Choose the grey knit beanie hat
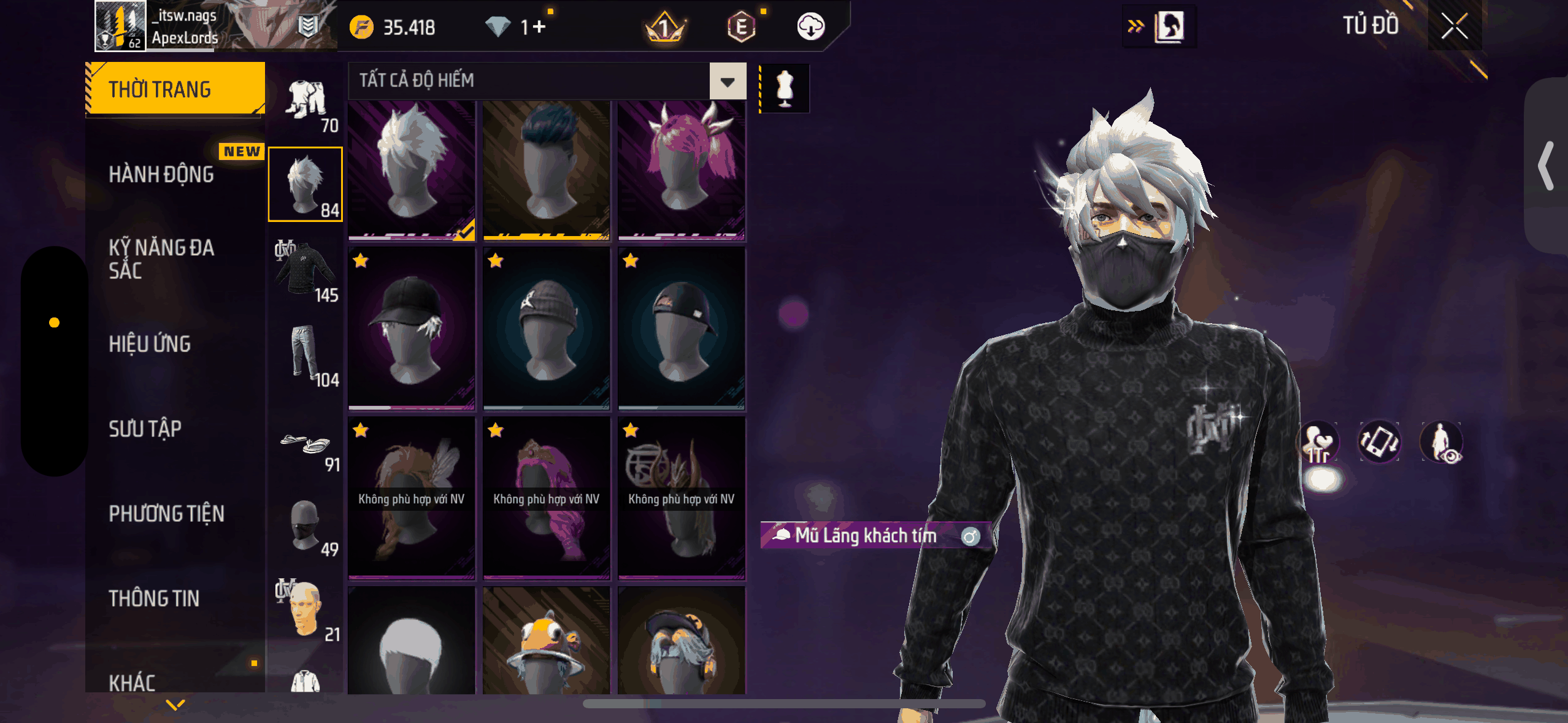Viewport: 1568px width, 723px height. [x=546, y=328]
